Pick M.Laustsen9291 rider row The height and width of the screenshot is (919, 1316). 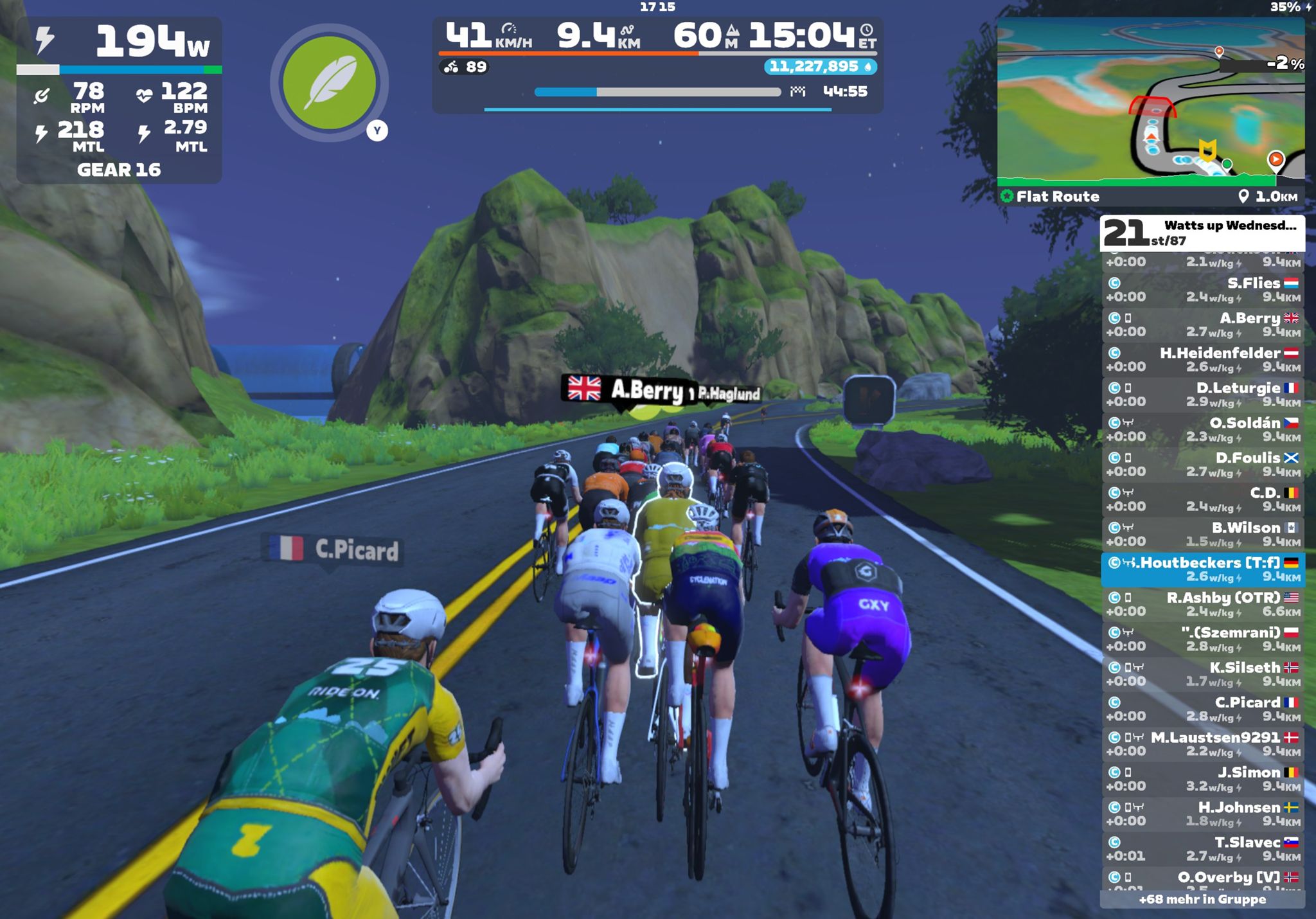point(1202,744)
